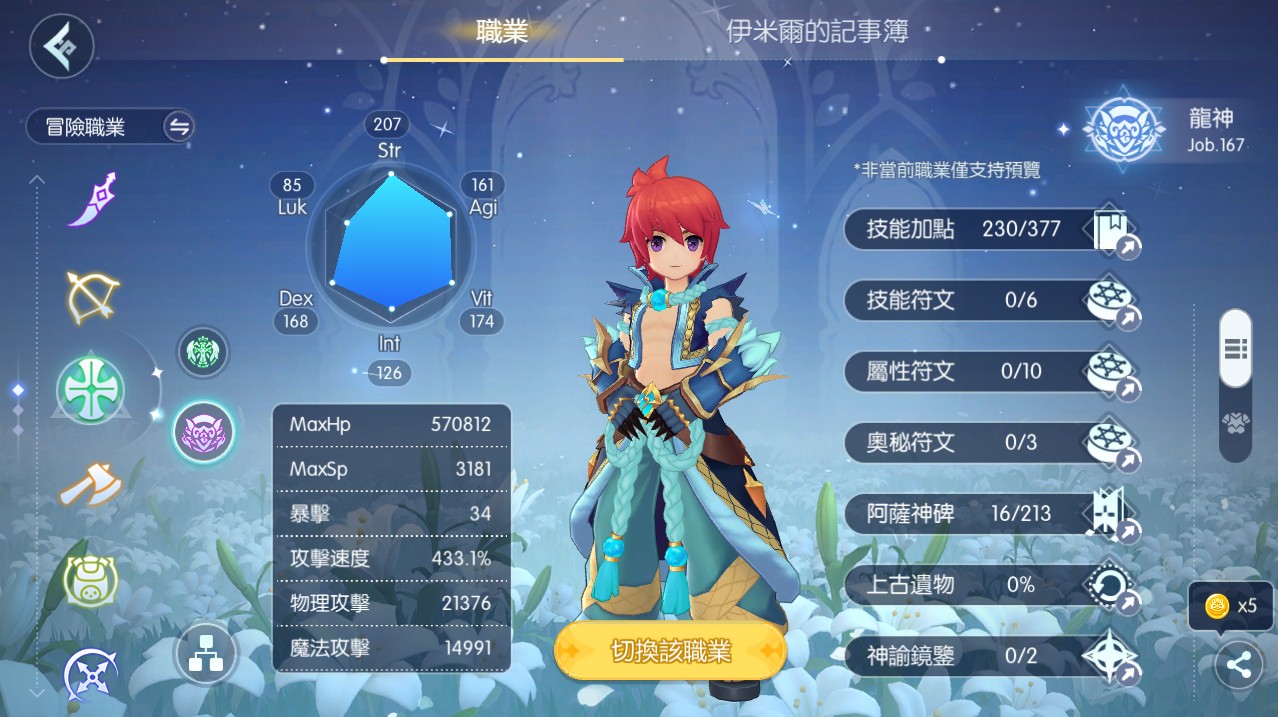
Task: Open the 上古遺物 ancient relic entry
Action: (x=990, y=585)
